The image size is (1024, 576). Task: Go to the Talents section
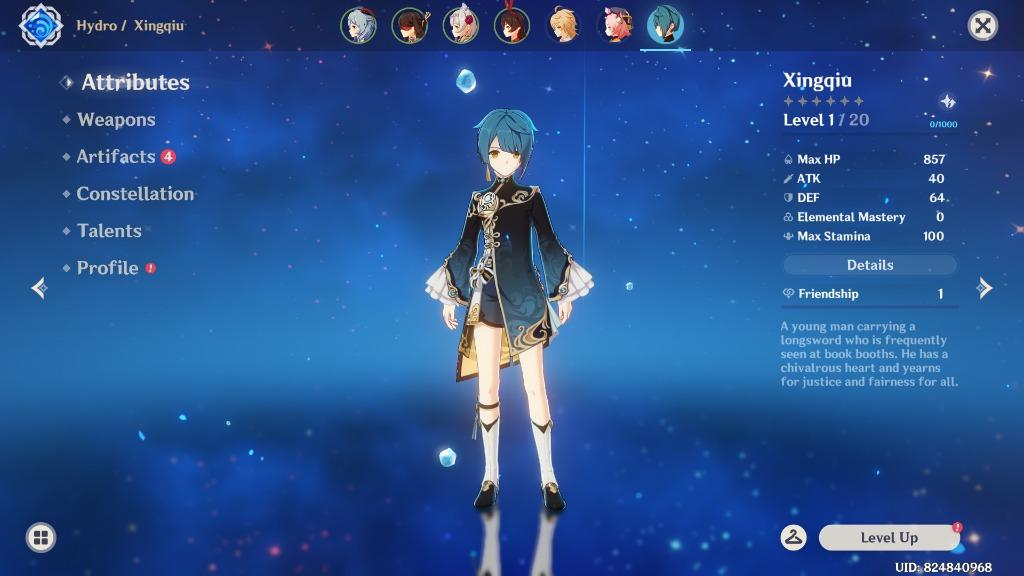(x=109, y=231)
